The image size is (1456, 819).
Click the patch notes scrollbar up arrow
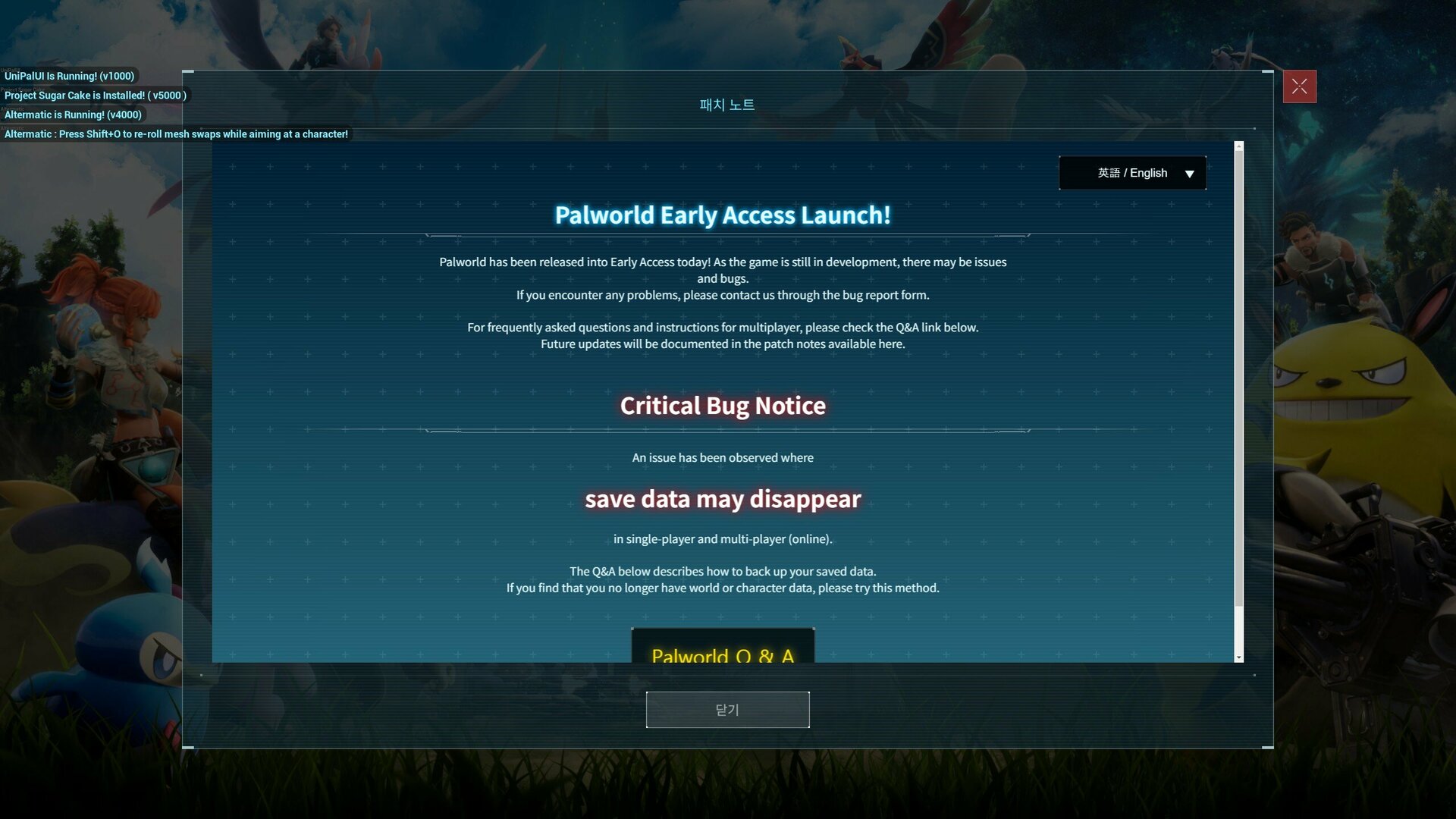pos(1239,146)
